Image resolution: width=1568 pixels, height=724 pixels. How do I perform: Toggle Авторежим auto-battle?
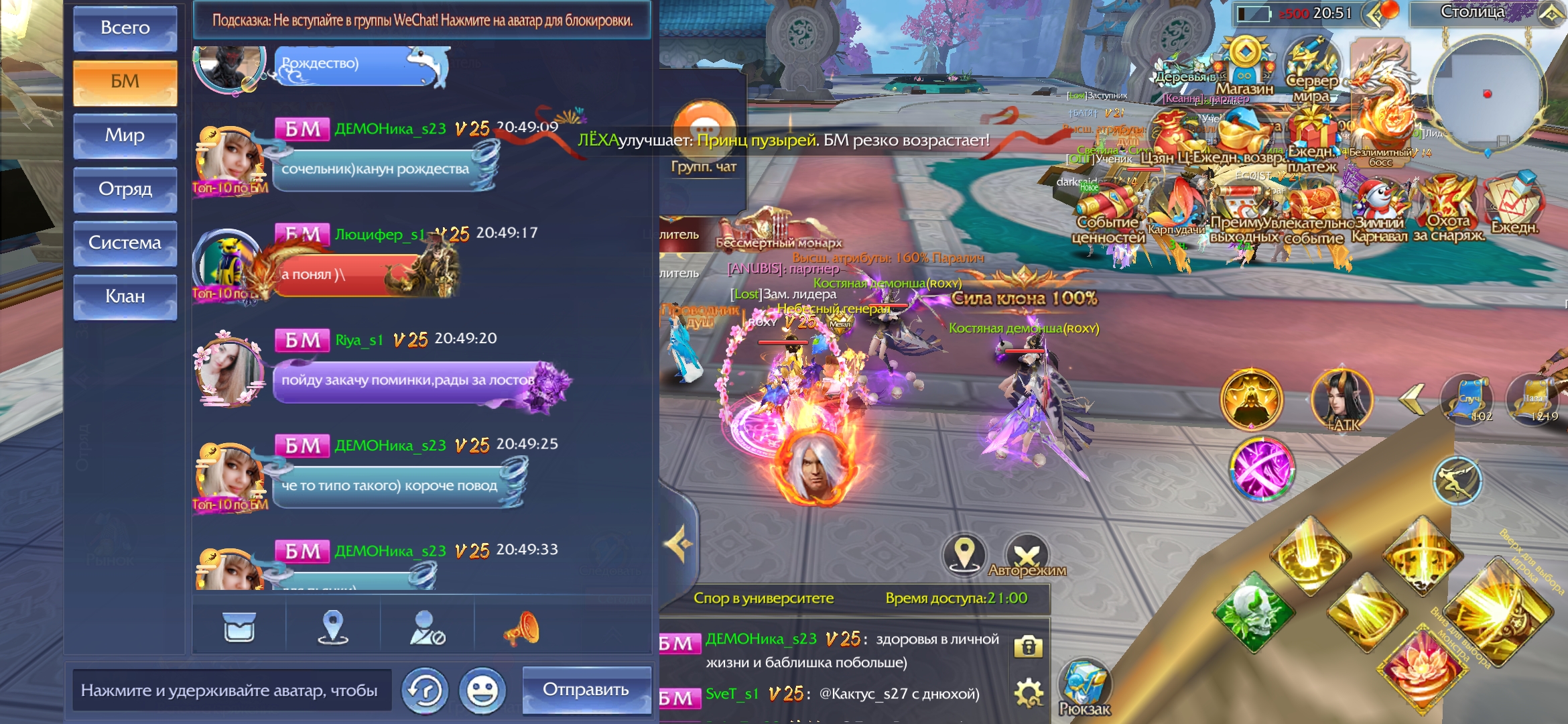tap(1027, 556)
